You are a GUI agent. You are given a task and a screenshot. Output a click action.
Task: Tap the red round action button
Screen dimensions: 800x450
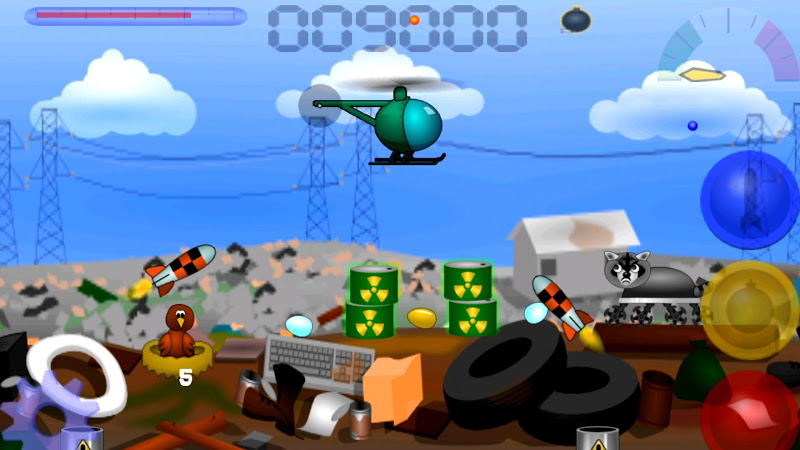[x=752, y=412]
